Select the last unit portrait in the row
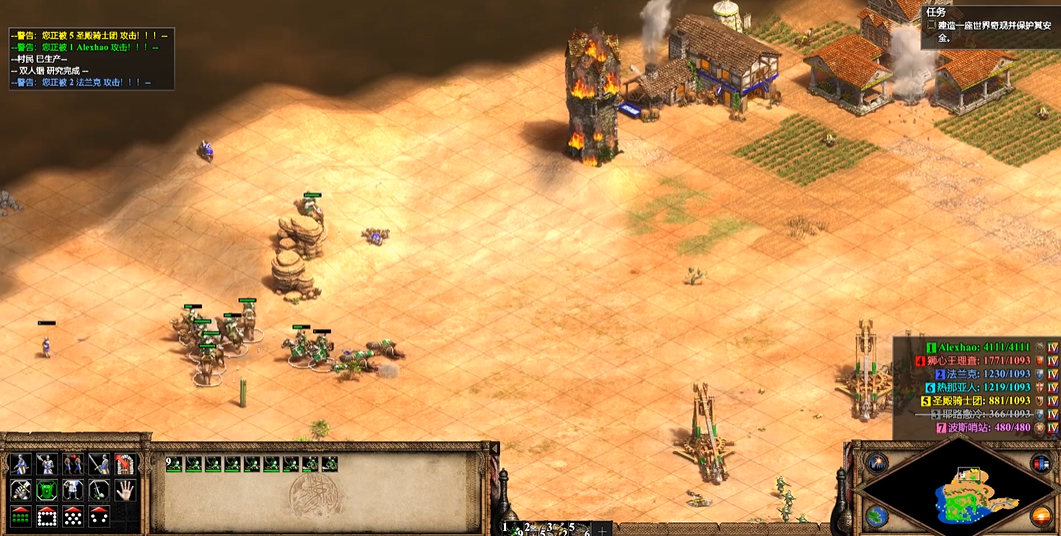Image resolution: width=1061 pixels, height=536 pixels. click(329, 464)
